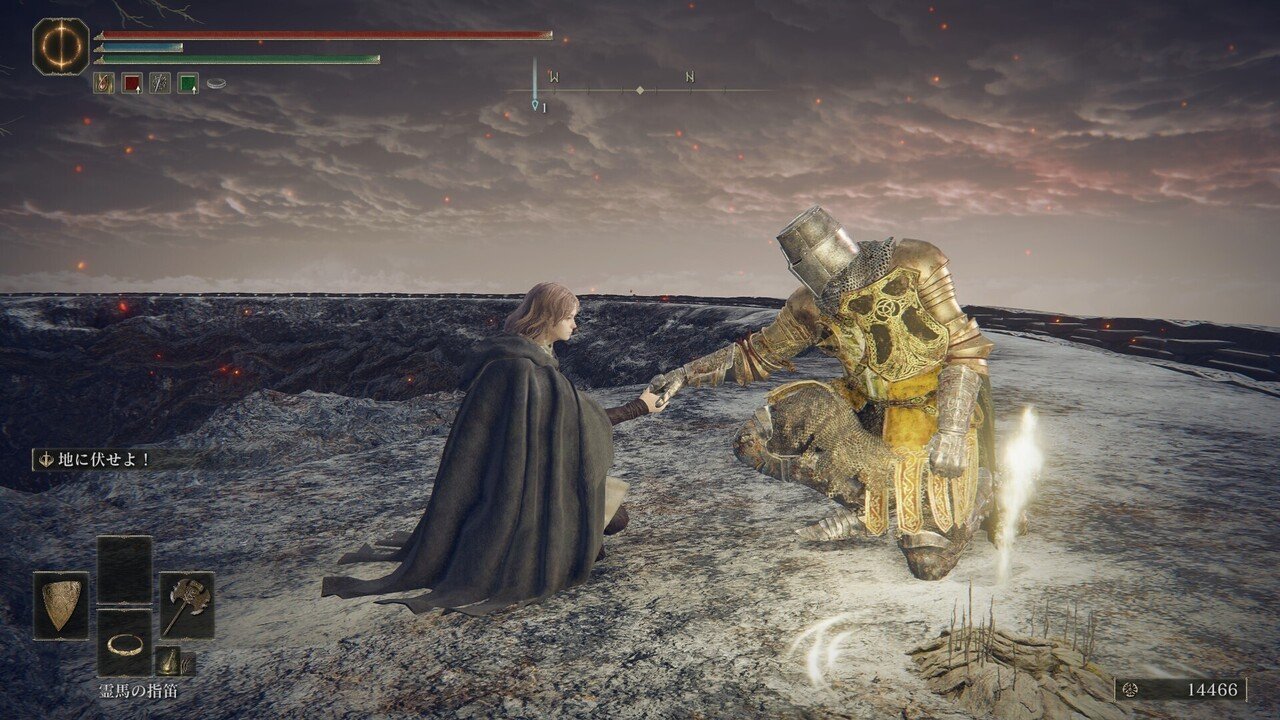
Task: Inspect the grey slash marks status icon
Action: [x=160, y=83]
